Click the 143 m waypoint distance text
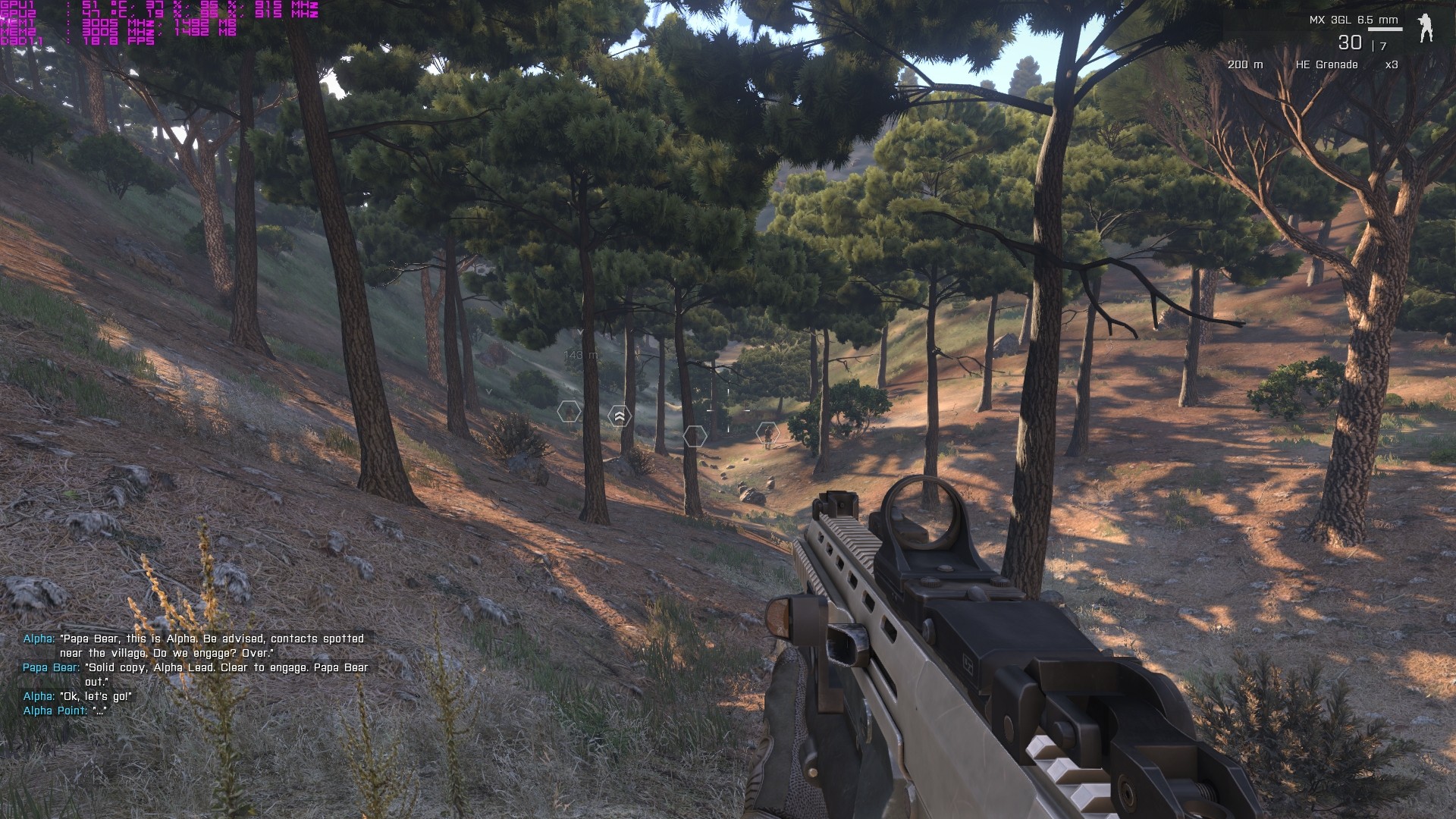Viewport: 1456px width, 819px height. pyautogui.click(x=581, y=355)
